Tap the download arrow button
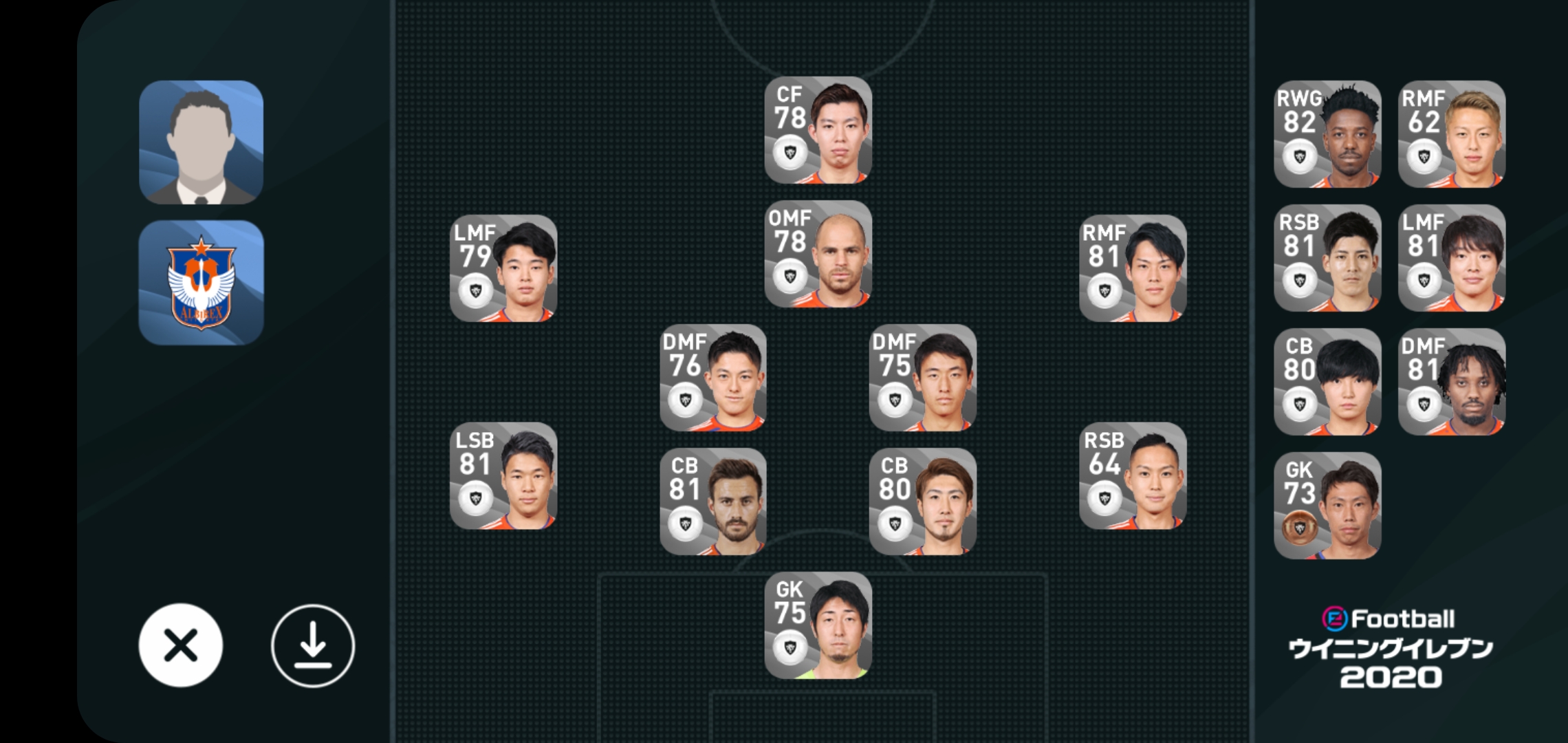Screen dimensions: 1568x743 tap(313, 645)
